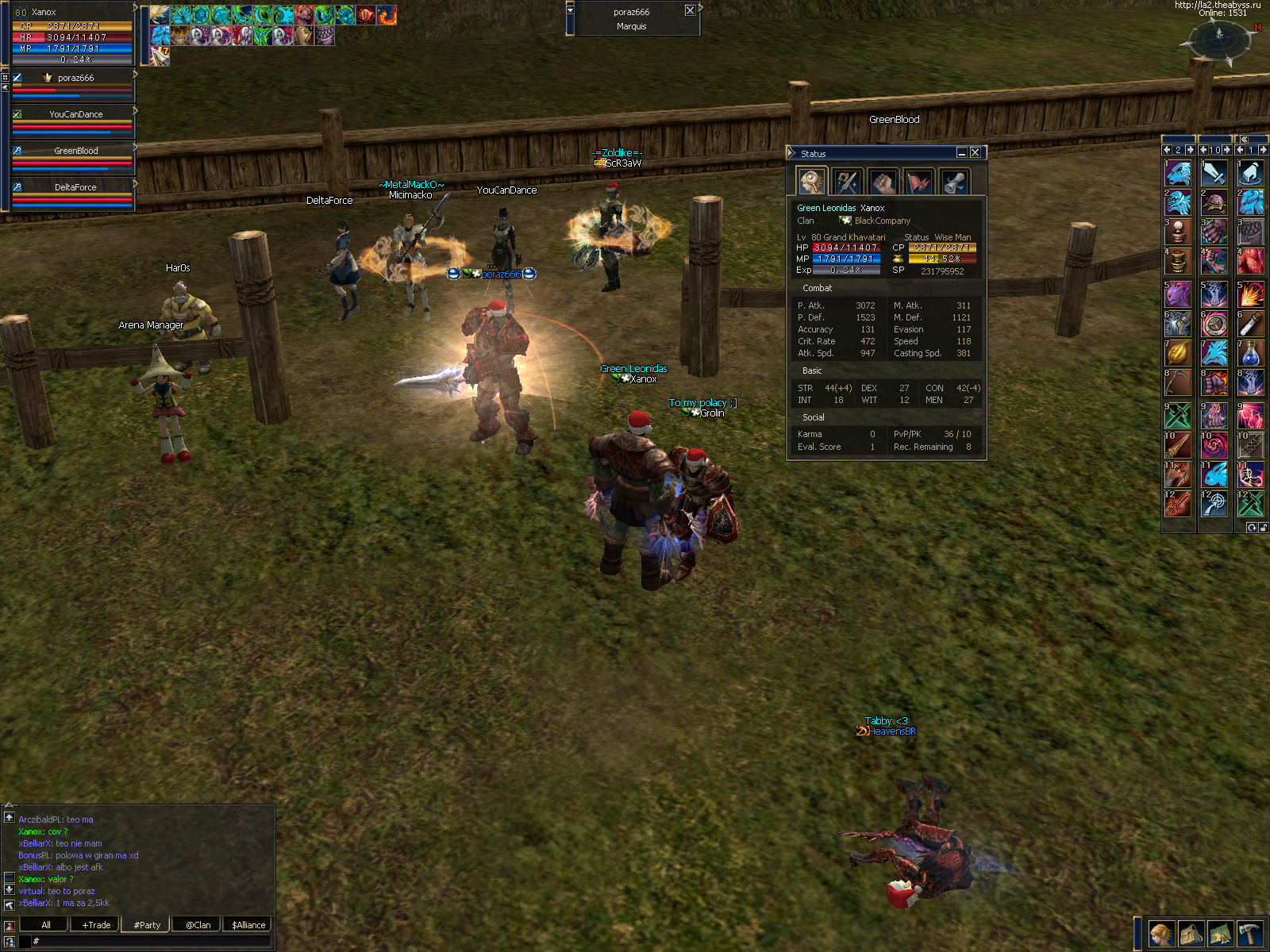This screenshot has height=952, width=1270.
Task: Open the scroll icon tab
Action: [955, 182]
